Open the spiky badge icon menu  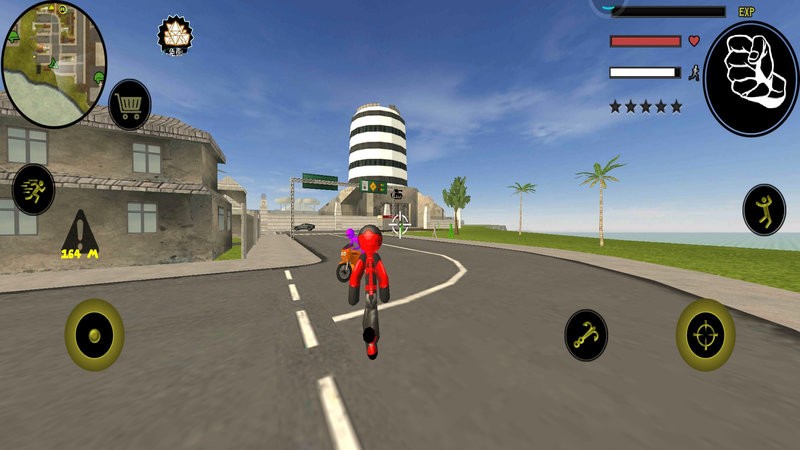point(175,35)
